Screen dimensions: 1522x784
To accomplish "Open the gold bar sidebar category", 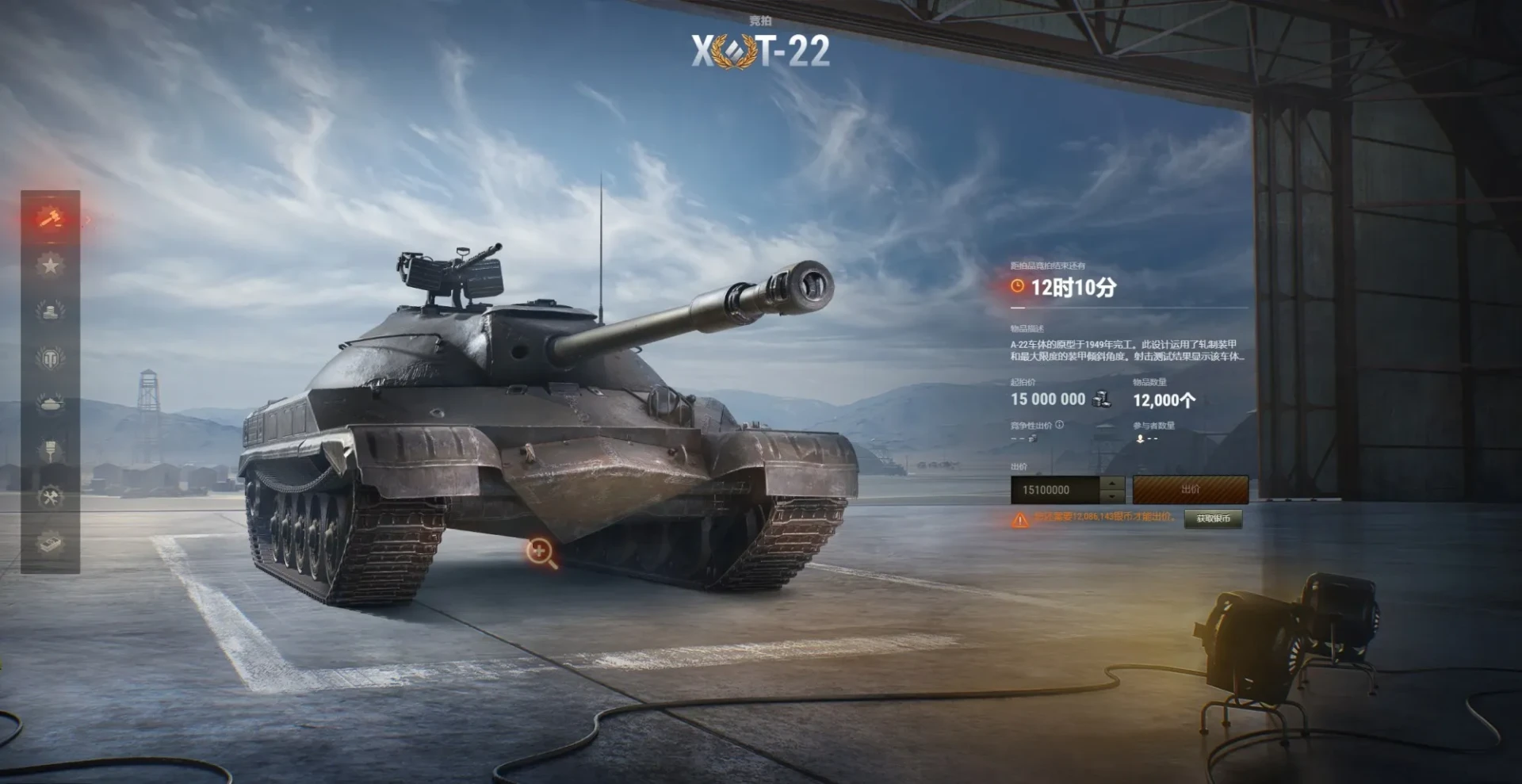I will [50, 544].
